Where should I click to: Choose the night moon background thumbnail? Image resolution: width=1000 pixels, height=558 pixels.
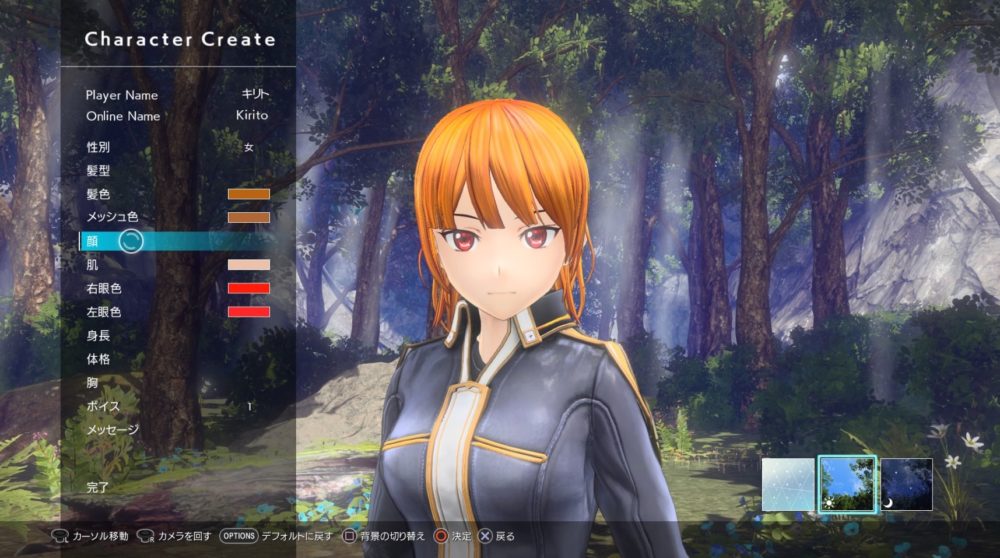tap(906, 484)
